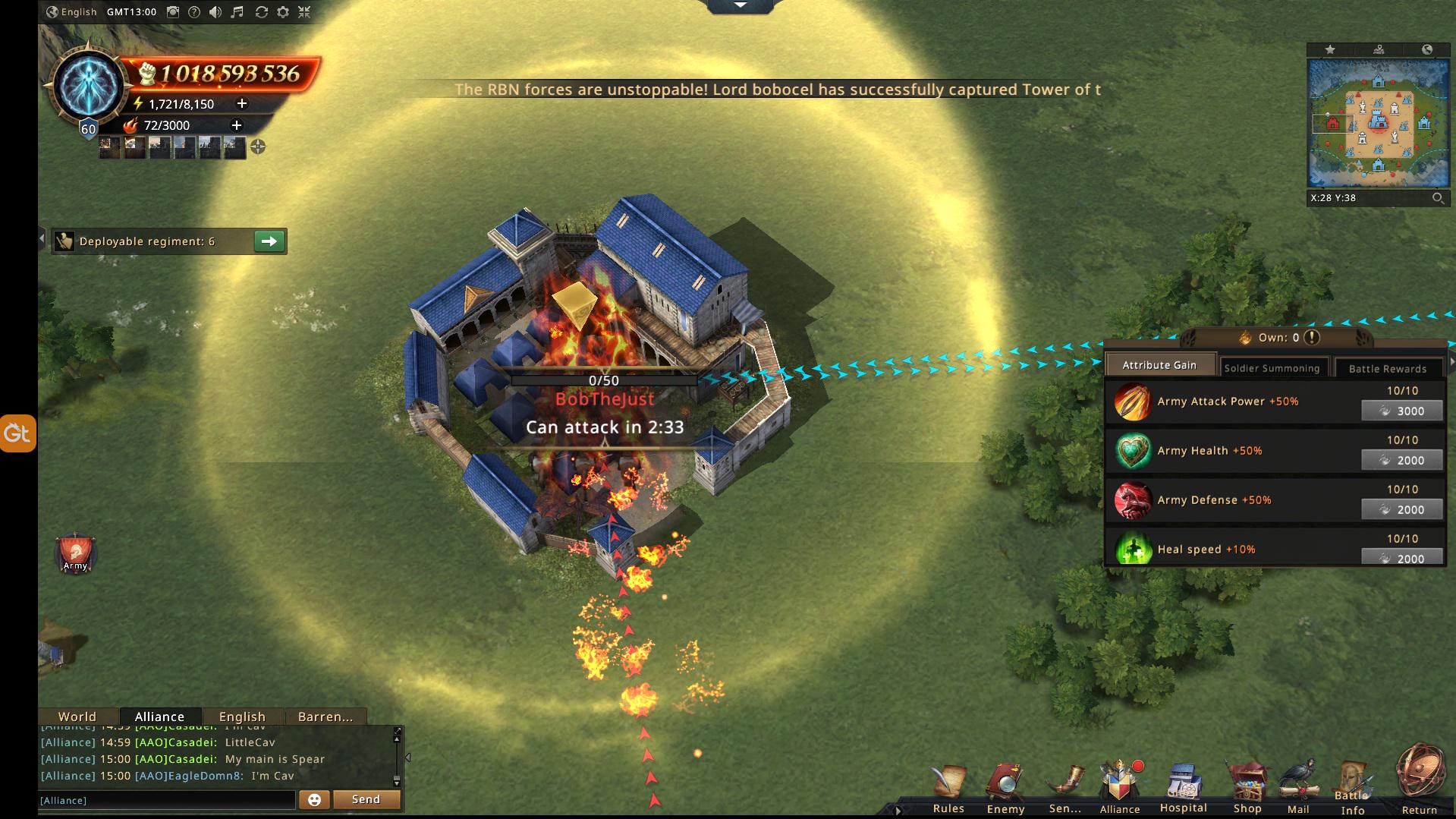Select the World chat tab
The height and width of the screenshot is (819, 1456).
[77, 717]
